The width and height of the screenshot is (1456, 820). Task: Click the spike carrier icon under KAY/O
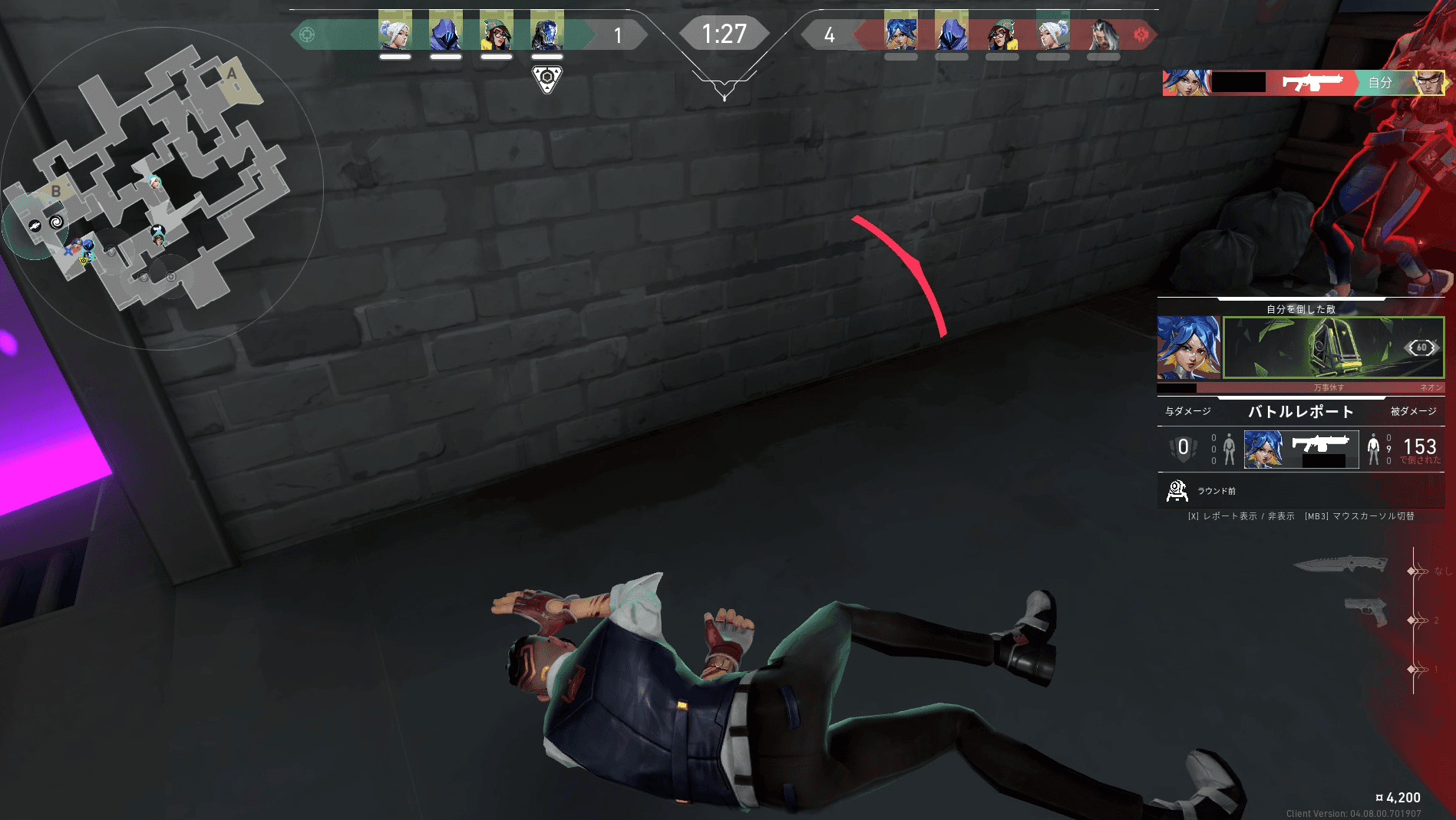click(546, 78)
